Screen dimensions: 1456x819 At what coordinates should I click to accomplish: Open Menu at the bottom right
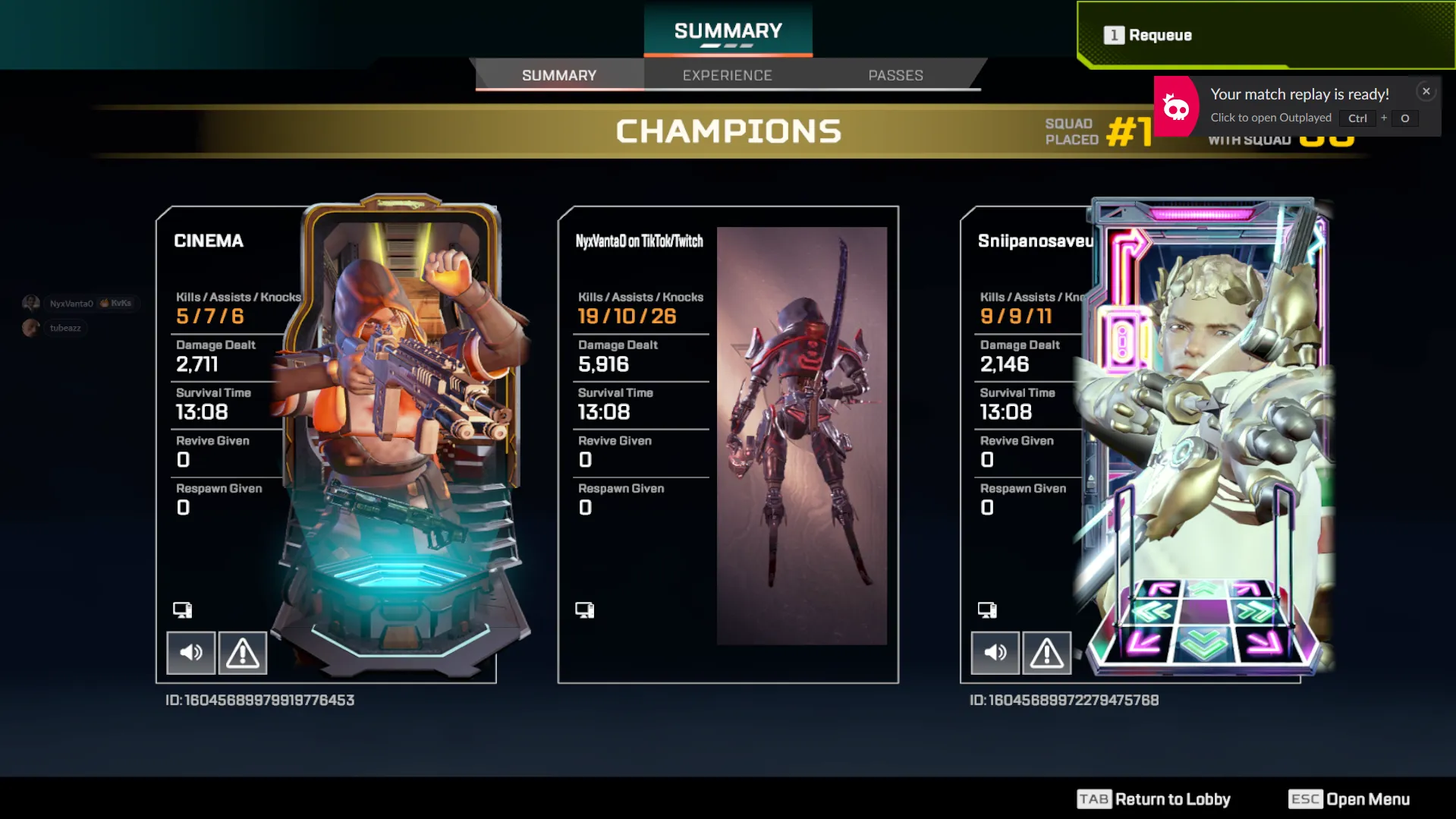tap(1349, 799)
